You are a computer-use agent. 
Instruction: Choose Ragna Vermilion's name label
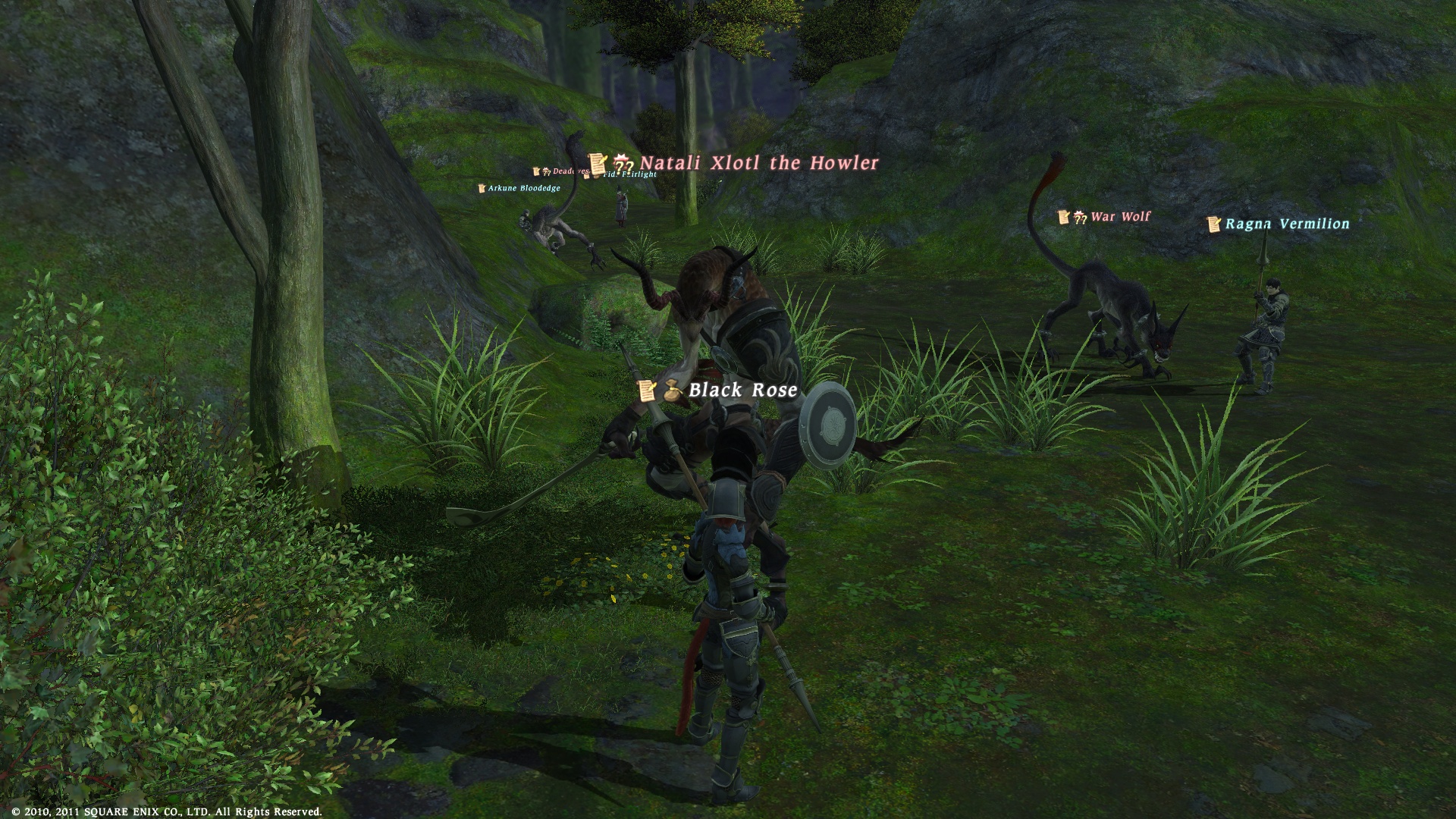[x=1287, y=224]
